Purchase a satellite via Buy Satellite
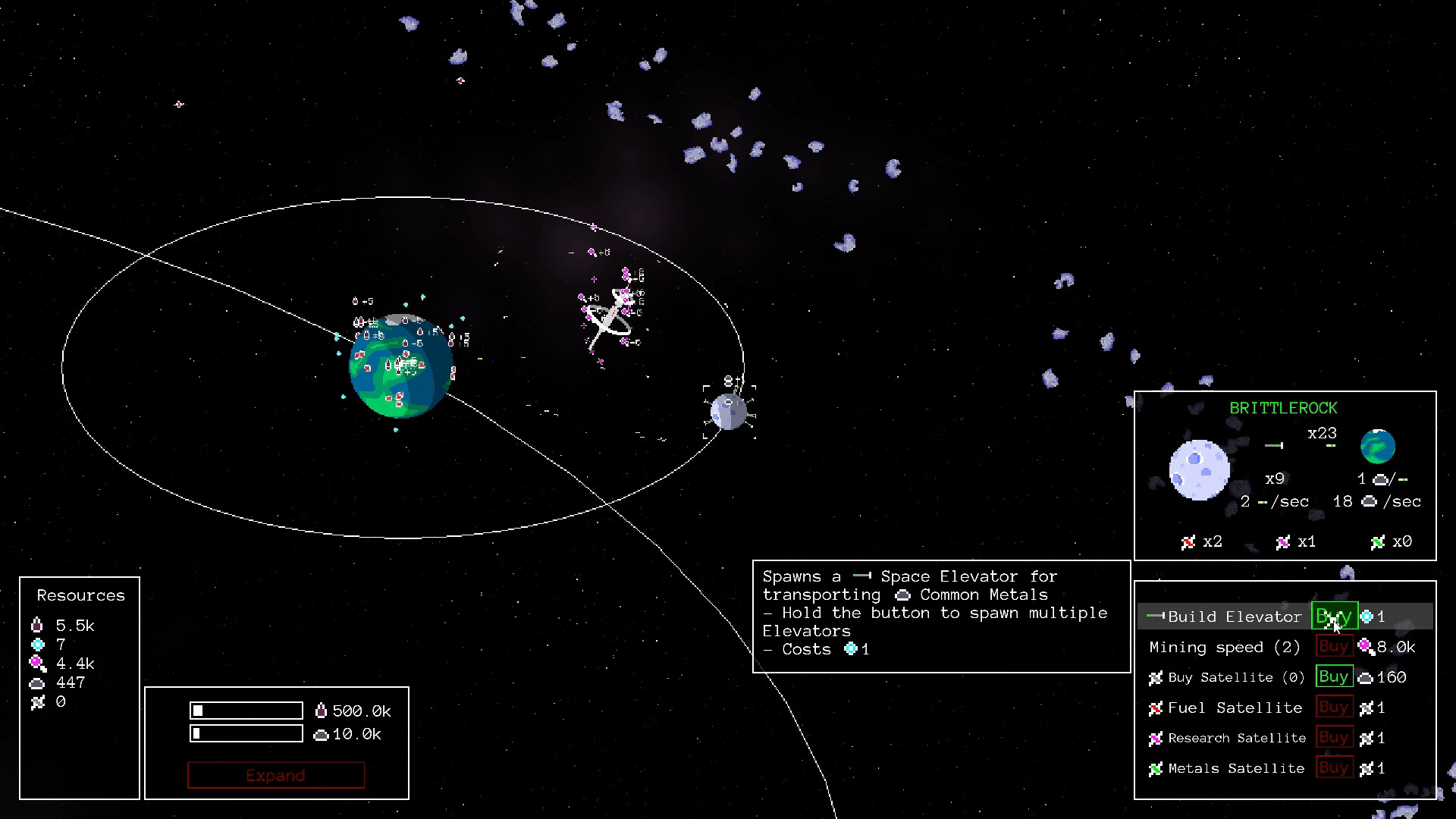This screenshot has width=1456, height=819. (x=1333, y=677)
